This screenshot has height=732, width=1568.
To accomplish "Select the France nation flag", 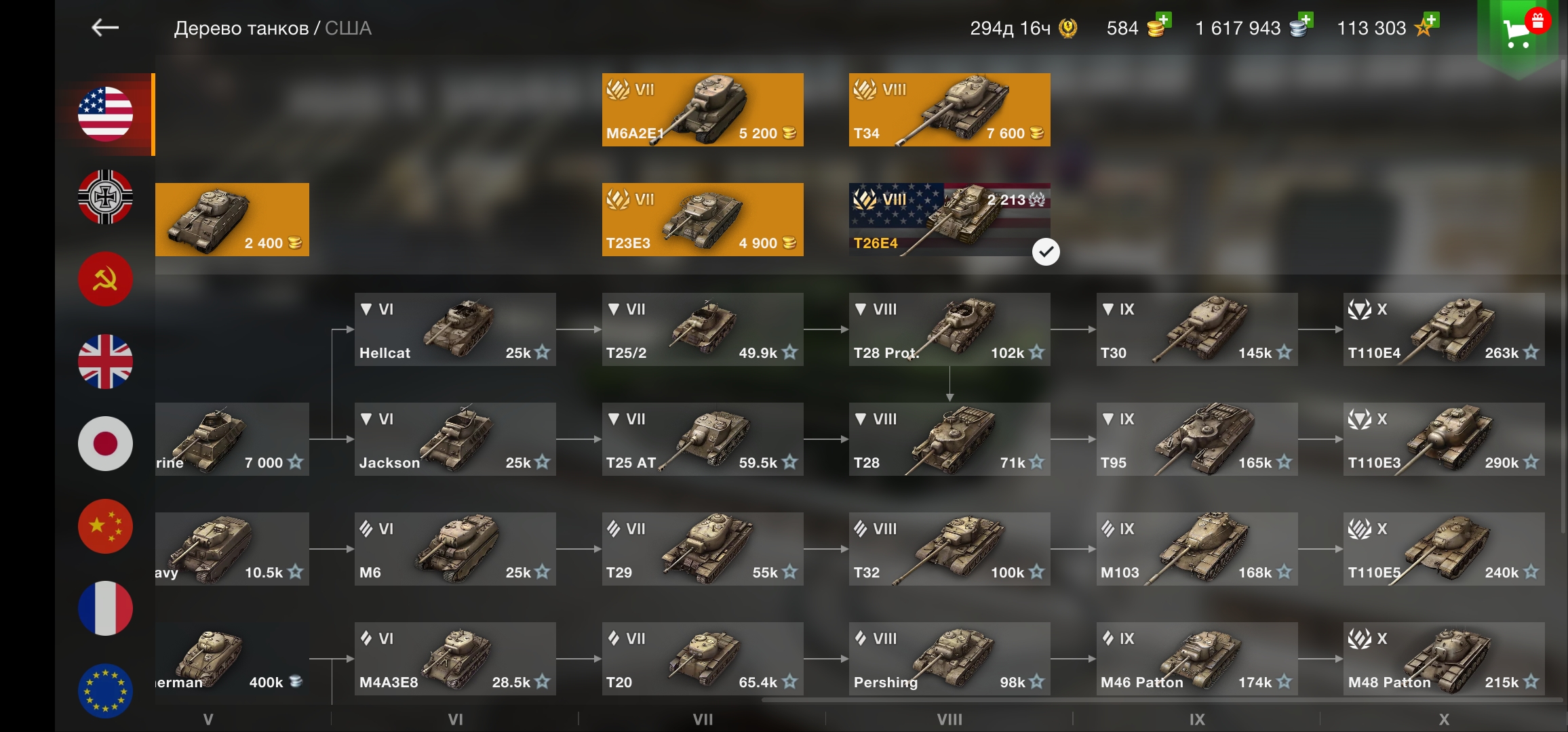I will point(105,609).
